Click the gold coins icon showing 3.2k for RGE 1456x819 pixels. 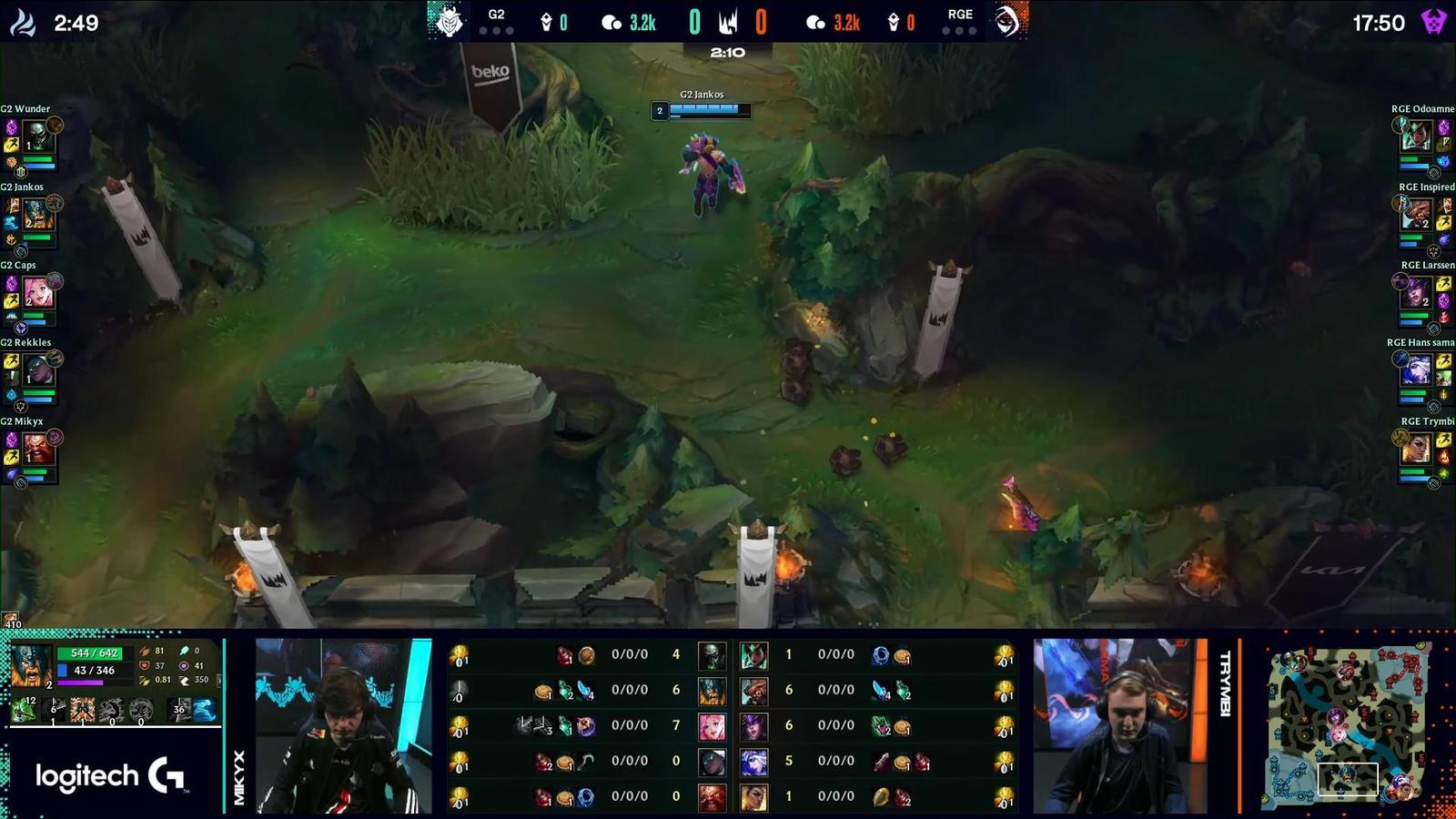tap(816, 22)
